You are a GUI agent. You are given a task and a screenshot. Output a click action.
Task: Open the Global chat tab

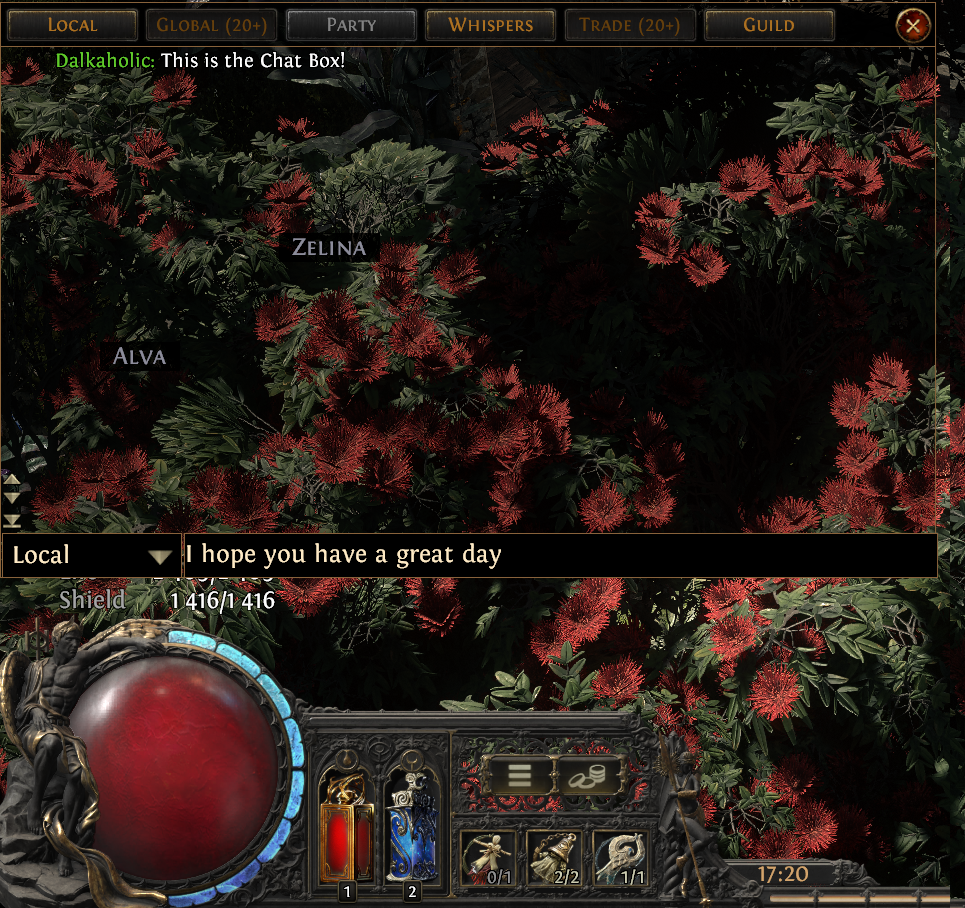211,24
